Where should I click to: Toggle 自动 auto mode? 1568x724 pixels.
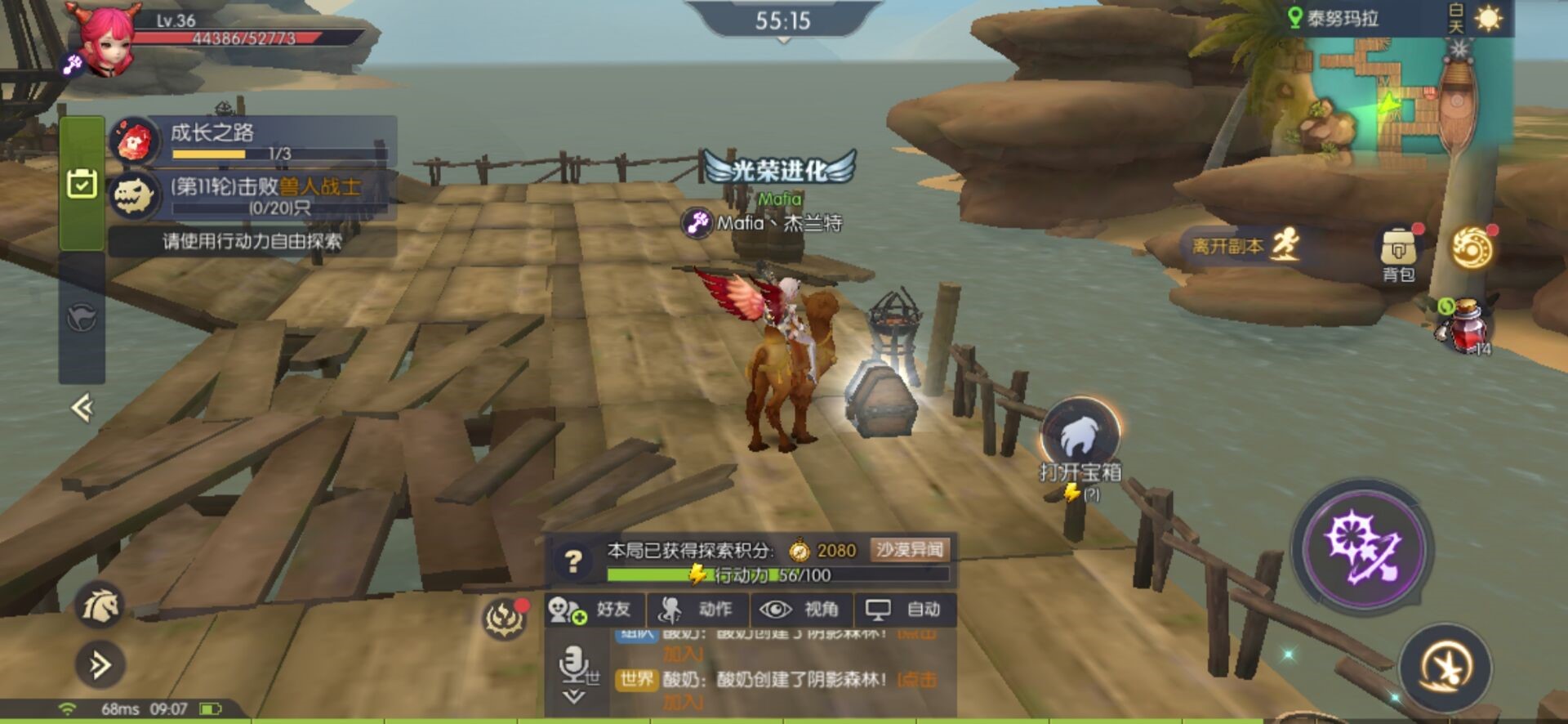click(905, 610)
